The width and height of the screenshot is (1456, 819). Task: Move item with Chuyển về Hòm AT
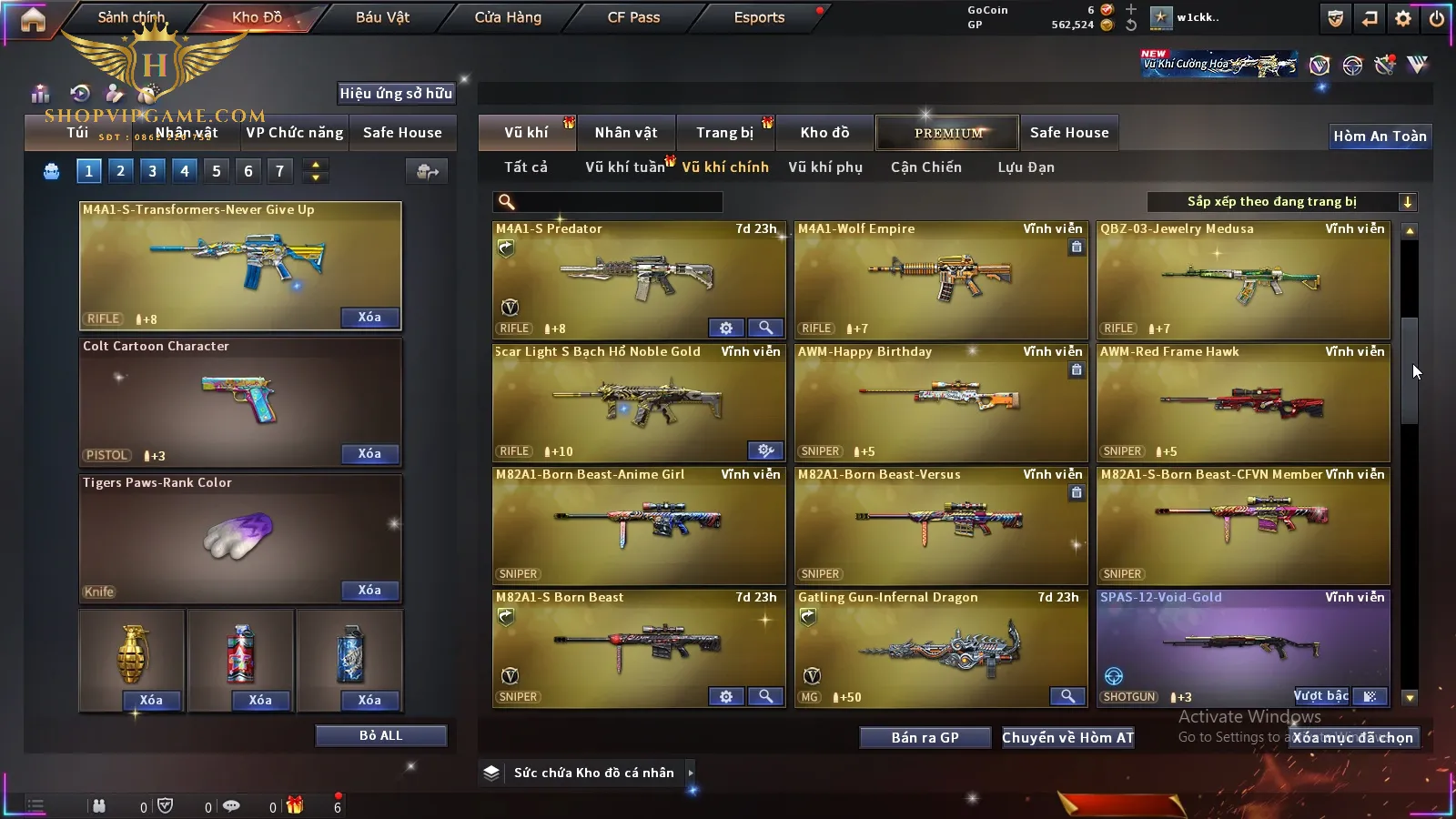click(1067, 738)
